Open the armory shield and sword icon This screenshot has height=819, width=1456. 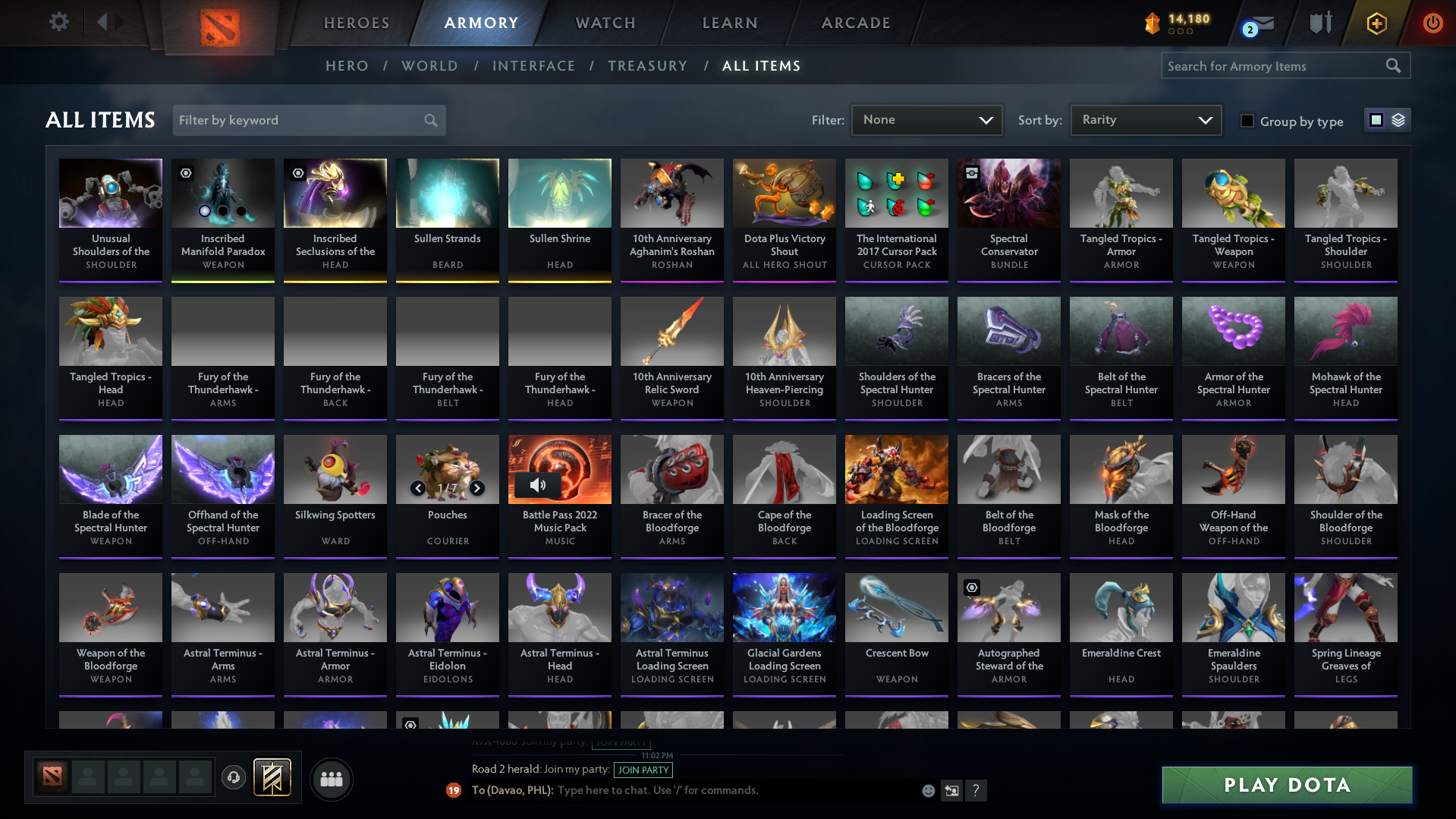[x=1320, y=24]
